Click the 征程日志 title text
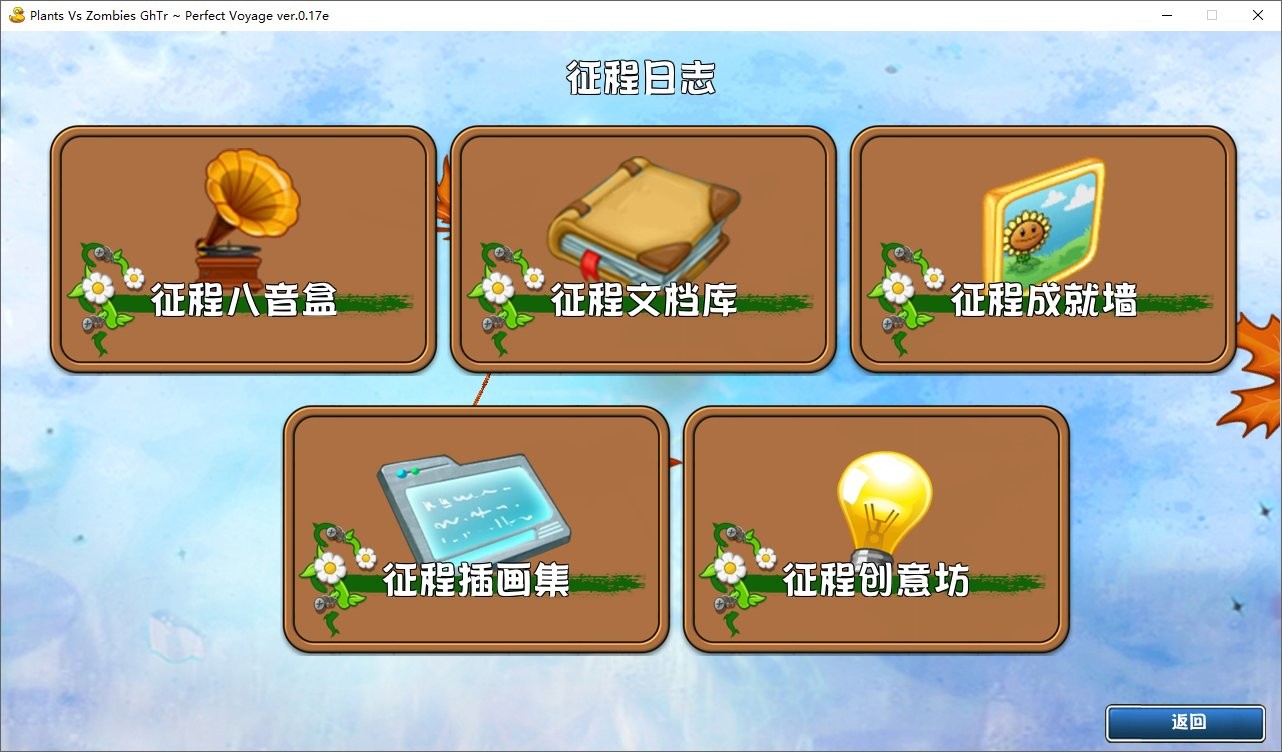The height and width of the screenshot is (752, 1282). 641,78
